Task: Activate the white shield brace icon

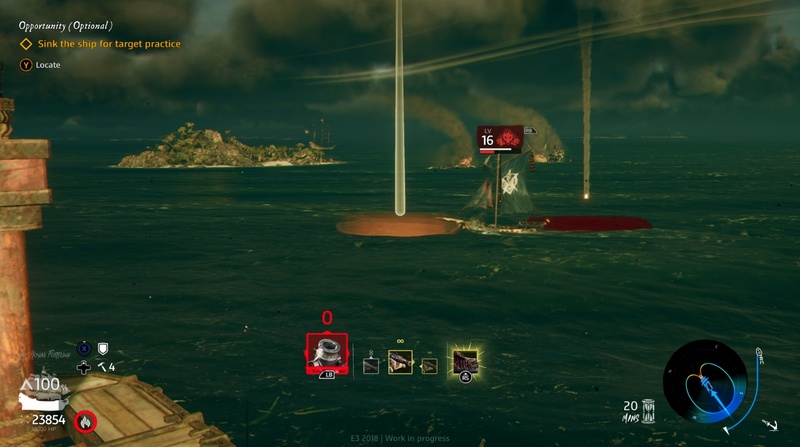Action: click(x=101, y=348)
